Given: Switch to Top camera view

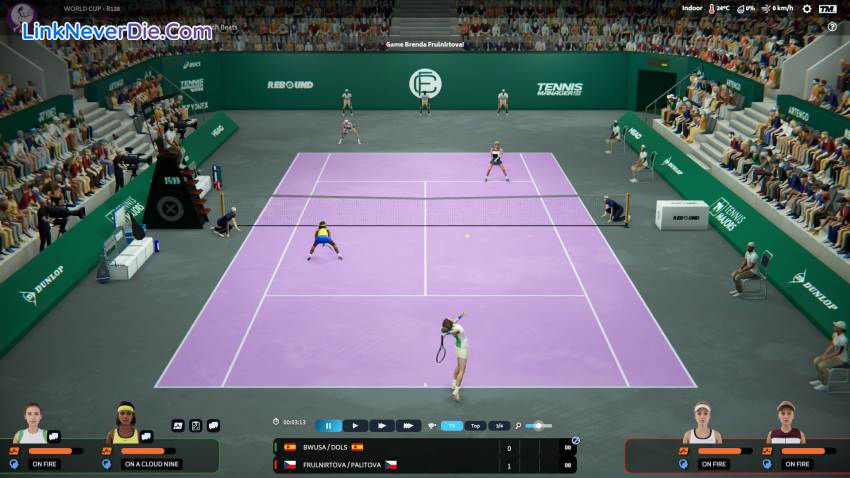Looking at the screenshot, I should pyautogui.click(x=476, y=426).
